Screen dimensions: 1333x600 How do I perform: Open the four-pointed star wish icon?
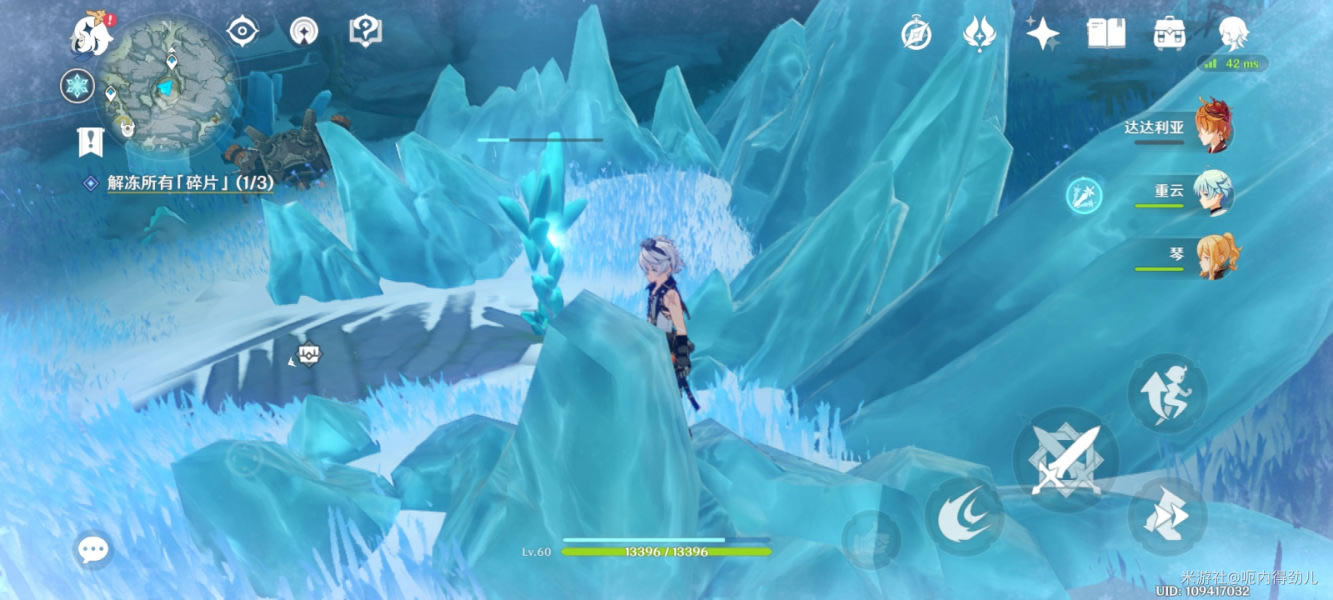(x=1042, y=34)
